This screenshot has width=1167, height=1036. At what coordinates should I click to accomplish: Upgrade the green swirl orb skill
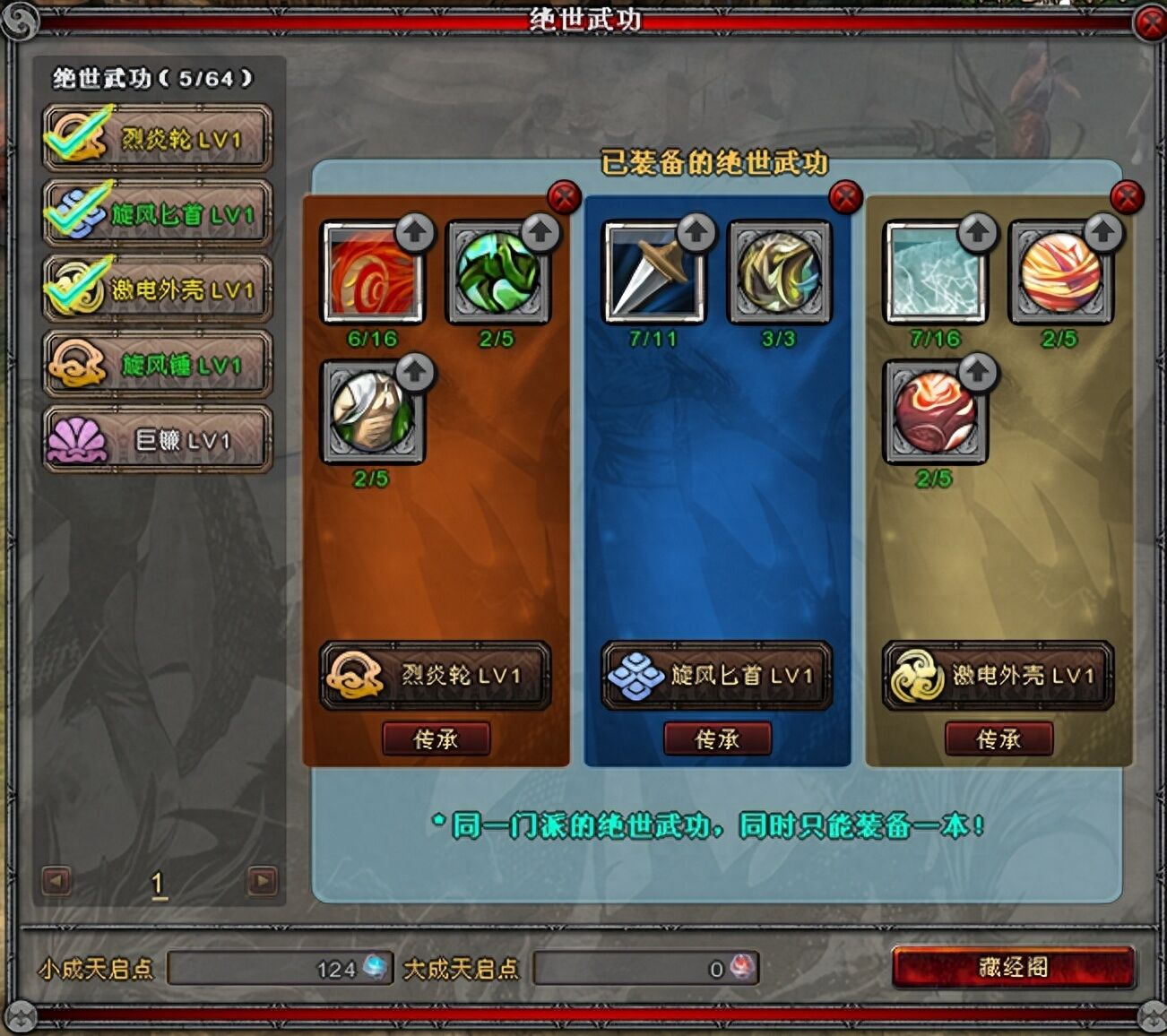(540, 232)
